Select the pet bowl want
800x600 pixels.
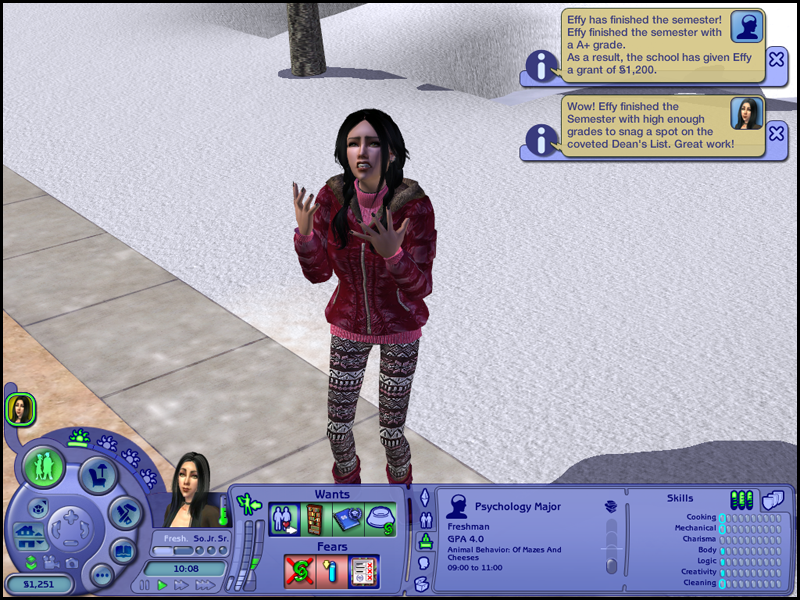380,520
